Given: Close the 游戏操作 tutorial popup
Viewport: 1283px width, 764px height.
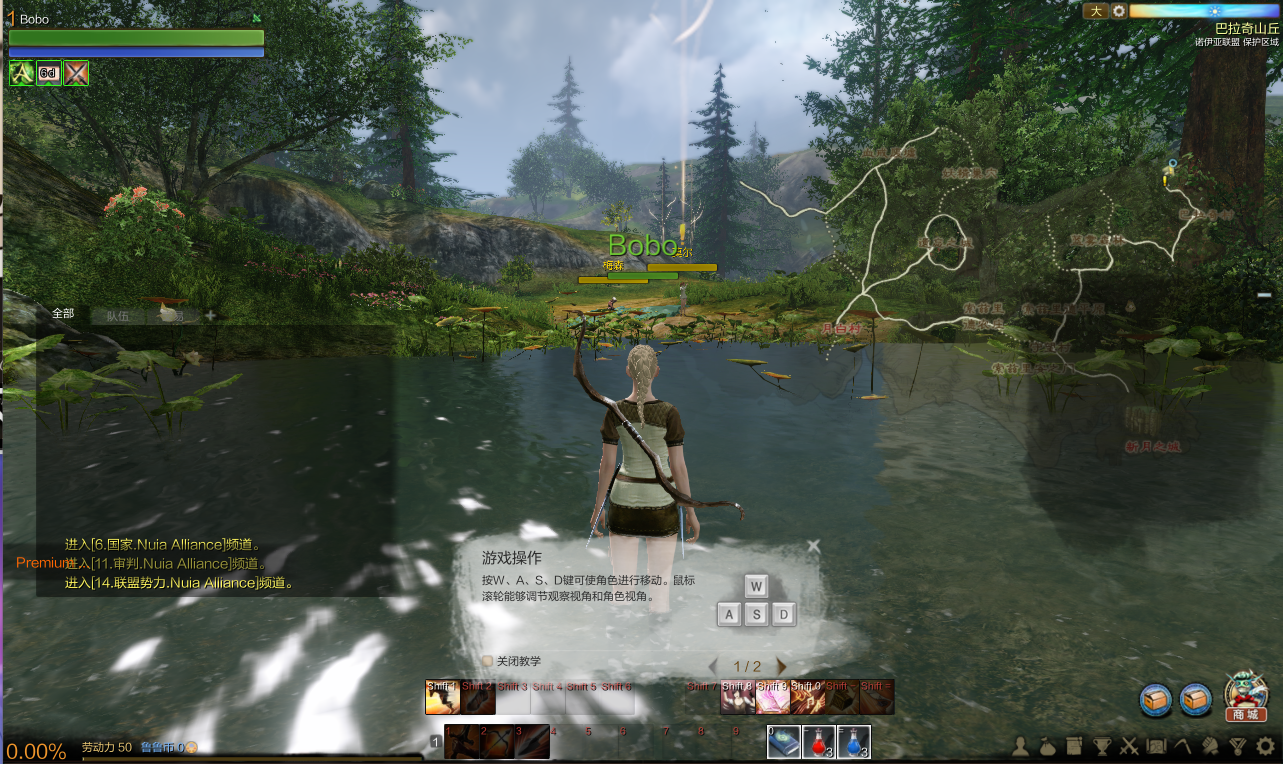Looking at the screenshot, I should (x=813, y=546).
